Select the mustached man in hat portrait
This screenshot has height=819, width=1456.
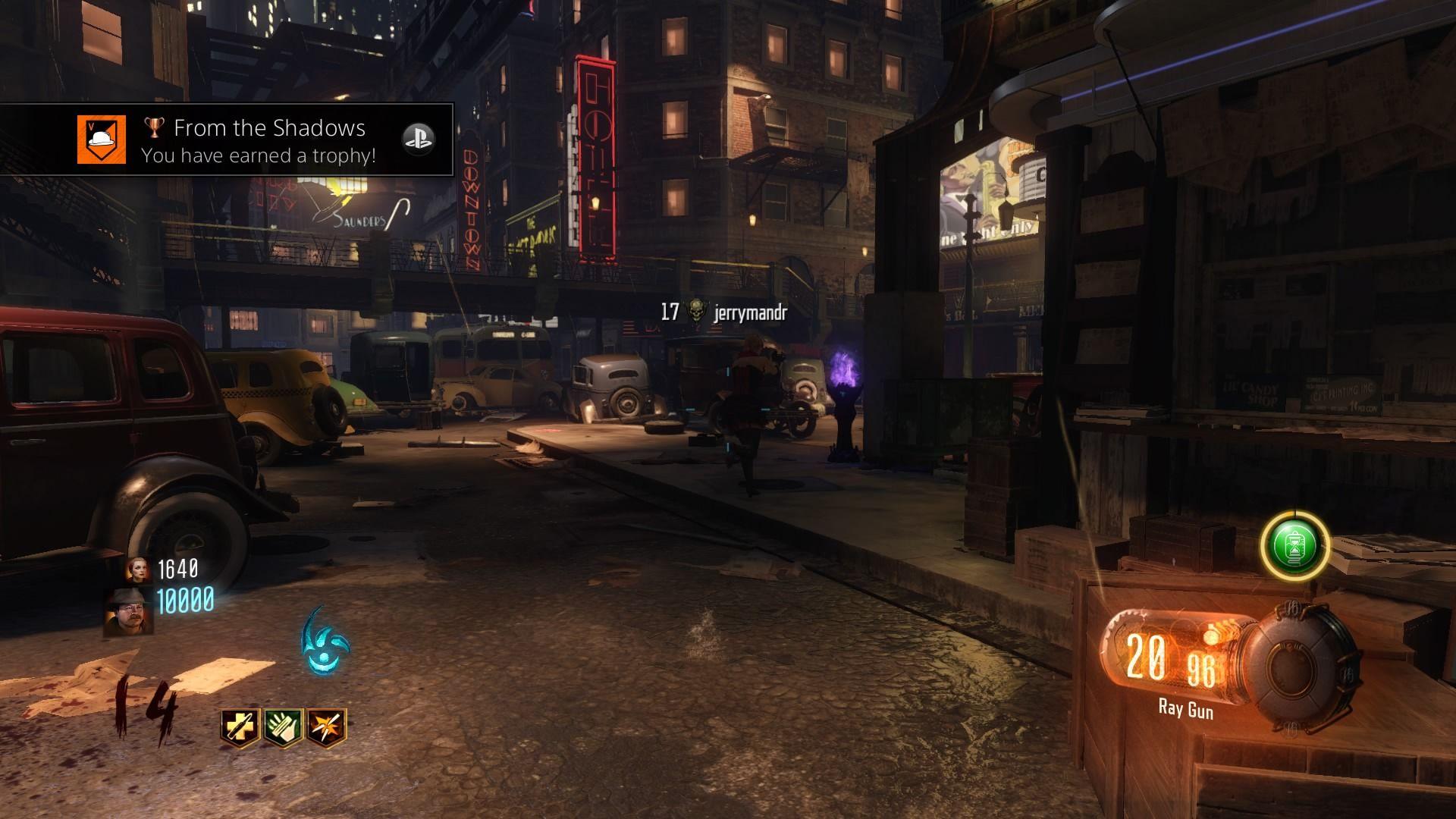[x=129, y=610]
